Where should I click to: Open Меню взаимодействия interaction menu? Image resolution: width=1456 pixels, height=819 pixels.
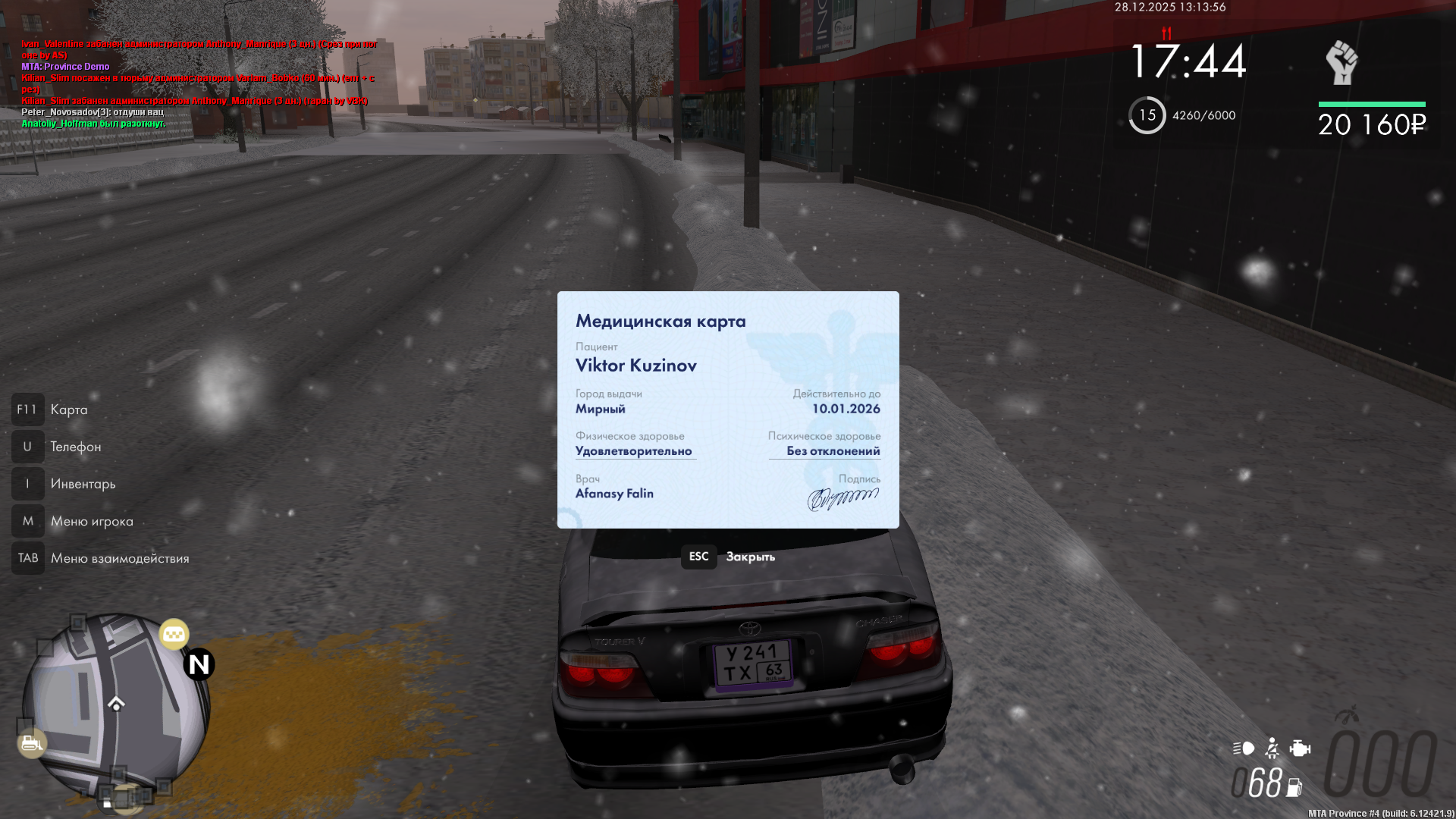tap(119, 558)
